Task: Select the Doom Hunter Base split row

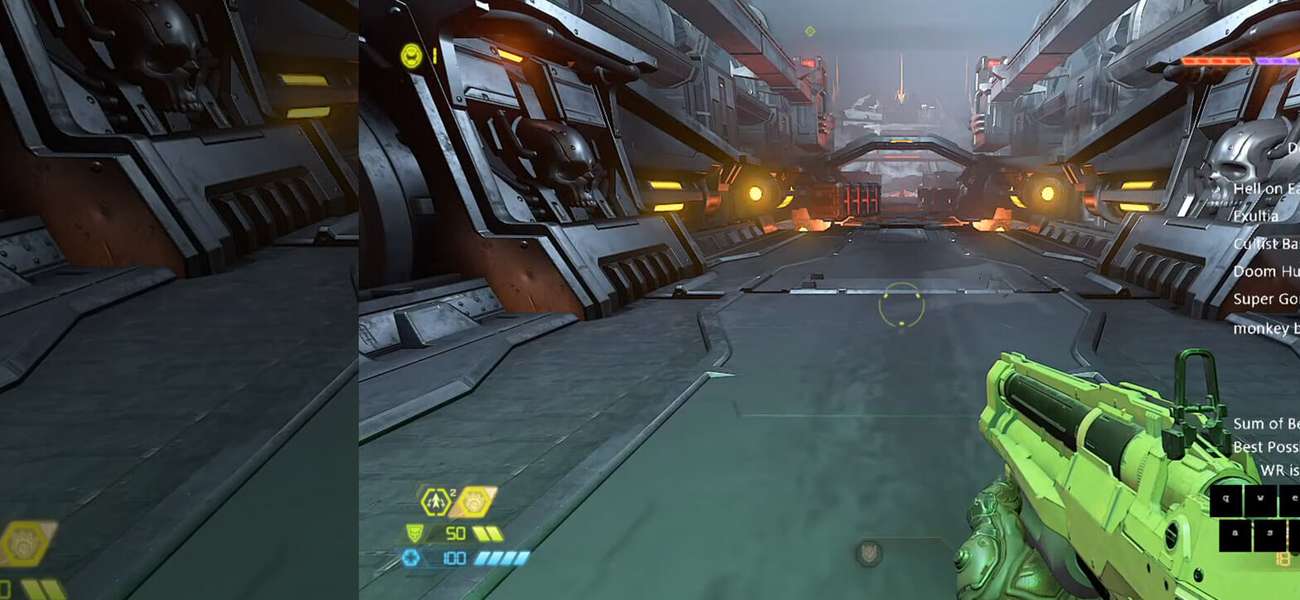Action: (1266, 271)
